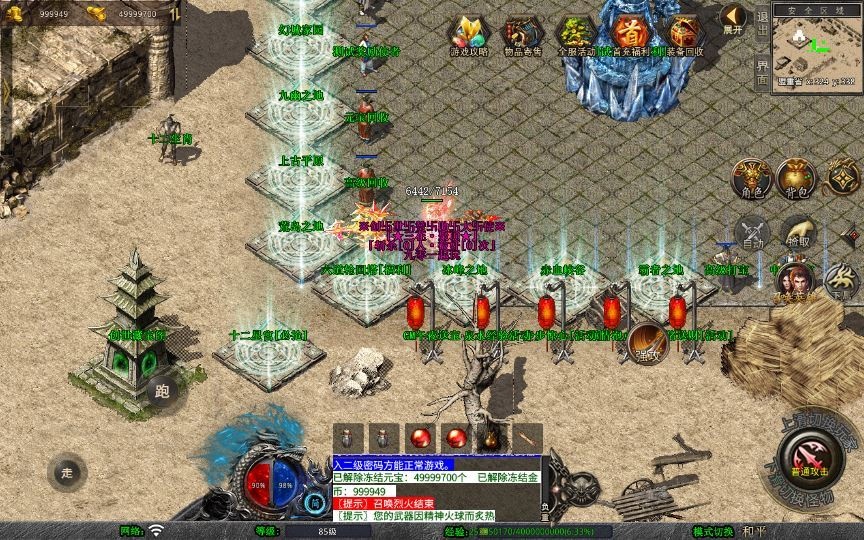The height and width of the screenshot is (540, 864).
Task: Open the 全服活动 server events icon
Action: tap(575, 34)
